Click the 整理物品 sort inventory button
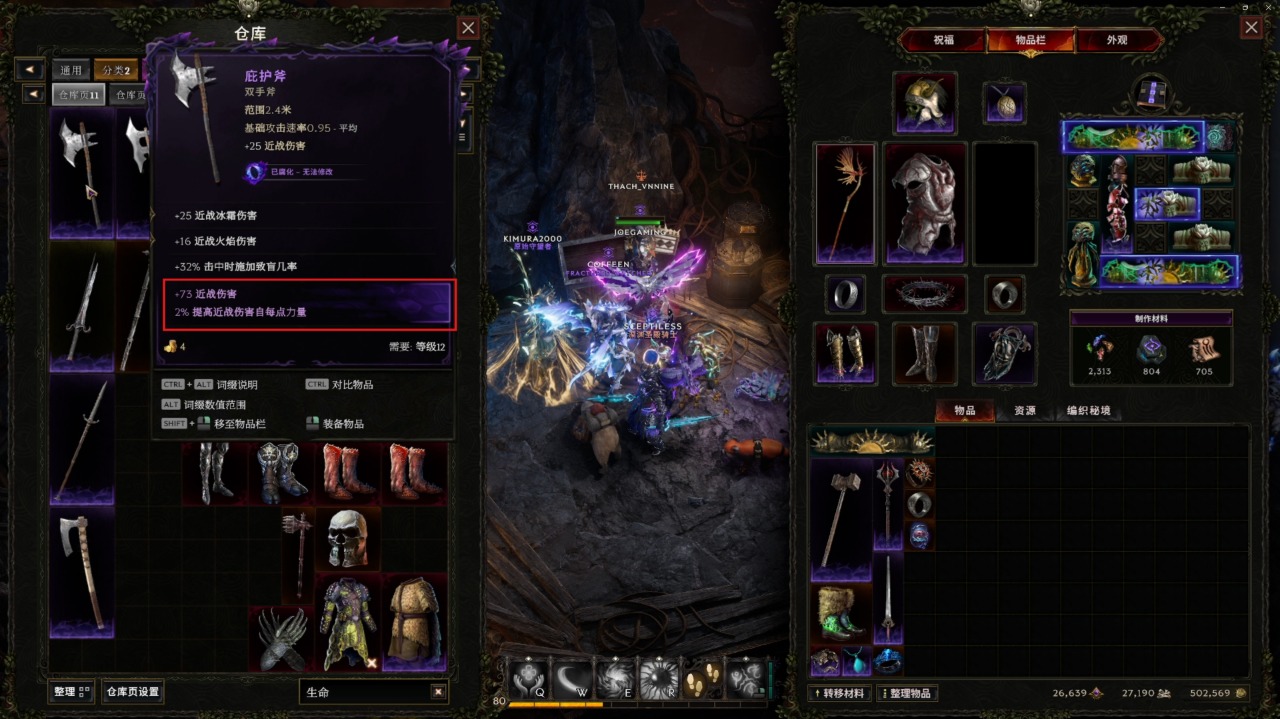 [x=908, y=693]
